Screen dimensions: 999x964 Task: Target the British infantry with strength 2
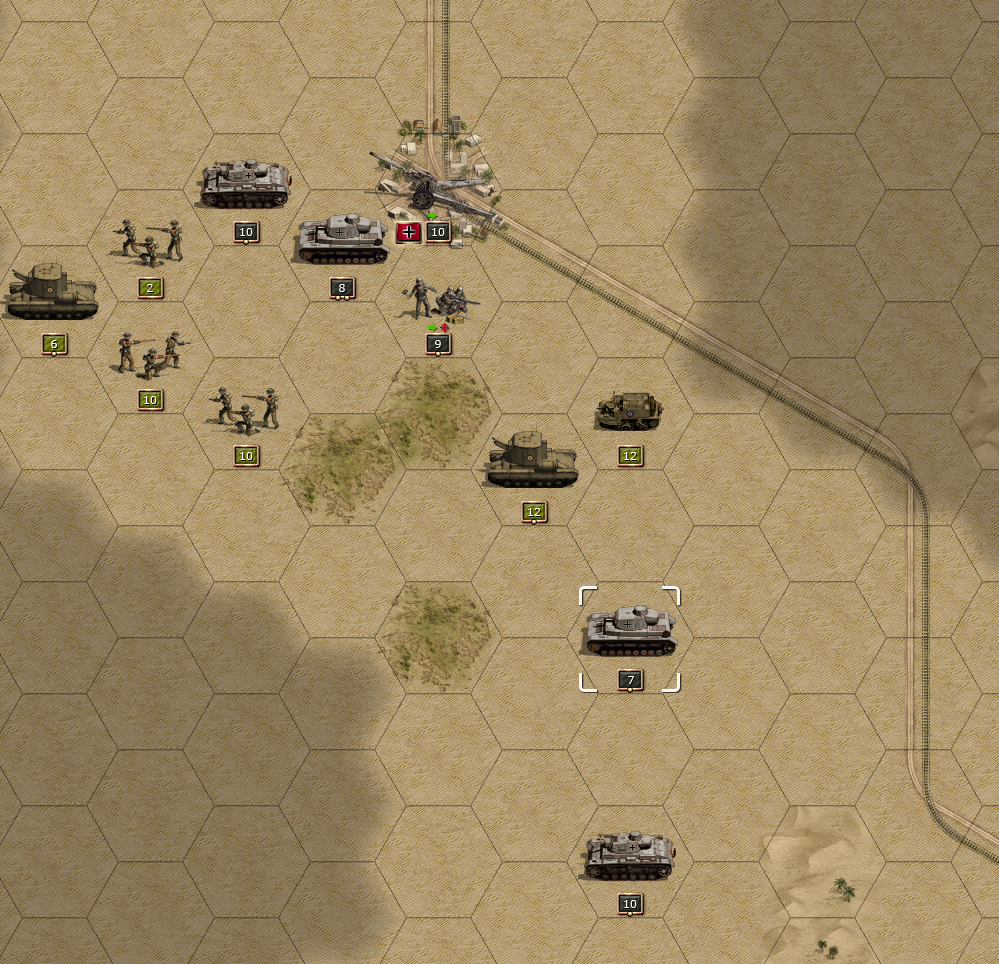point(150,243)
